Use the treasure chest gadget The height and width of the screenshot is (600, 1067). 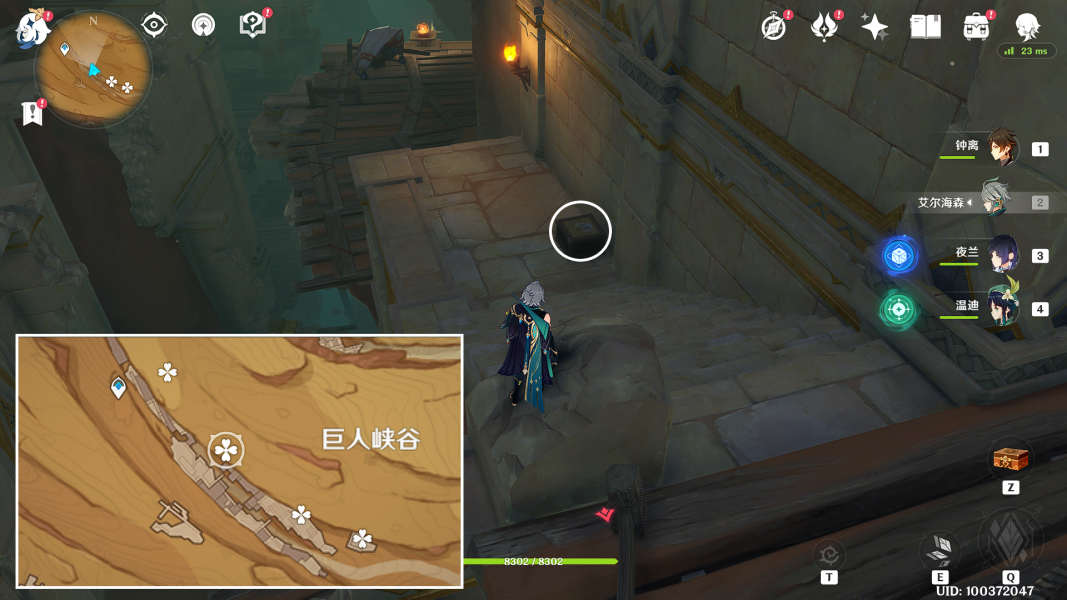tap(1010, 460)
